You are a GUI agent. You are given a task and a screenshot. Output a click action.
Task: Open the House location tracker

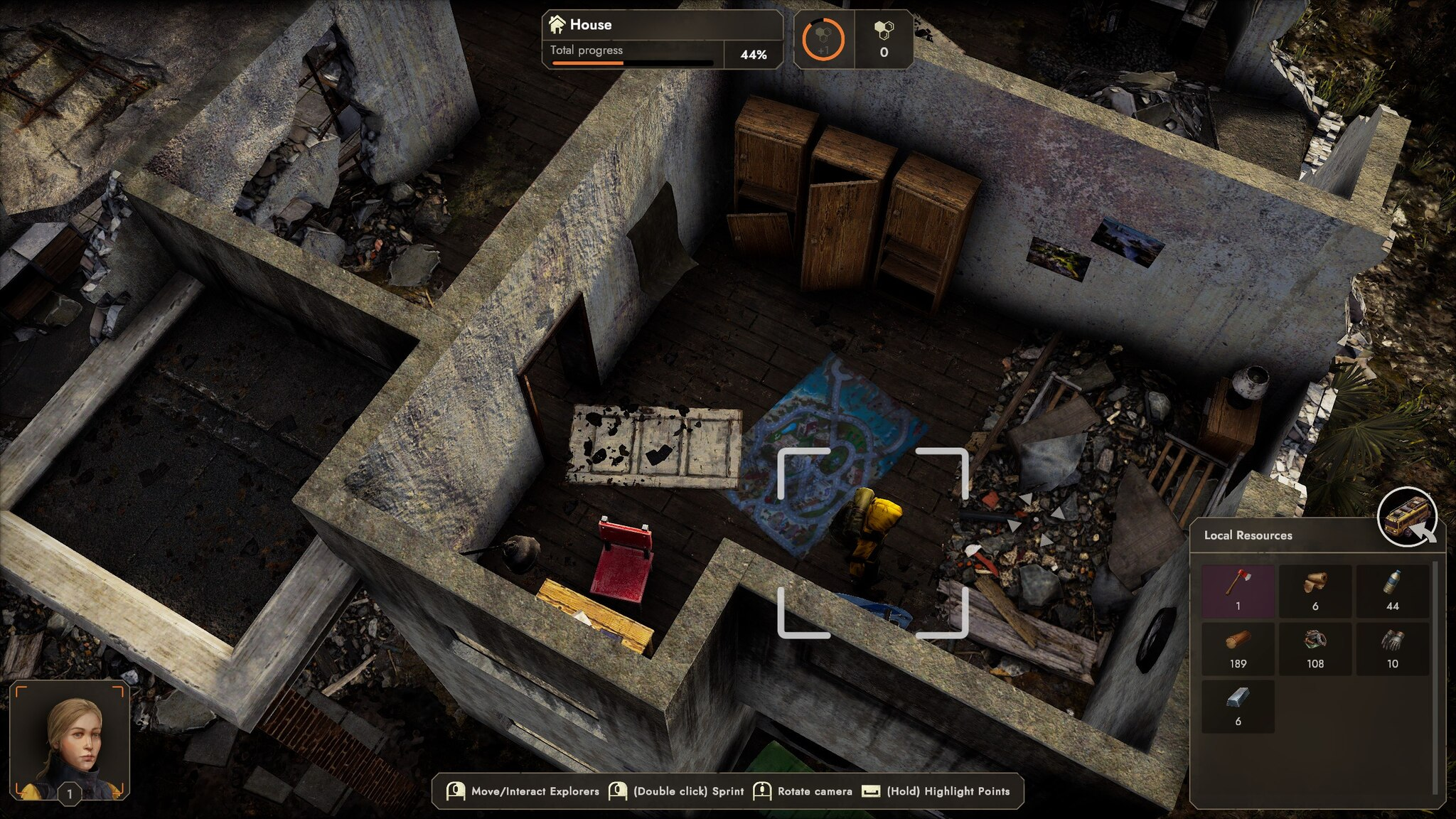click(x=662, y=39)
